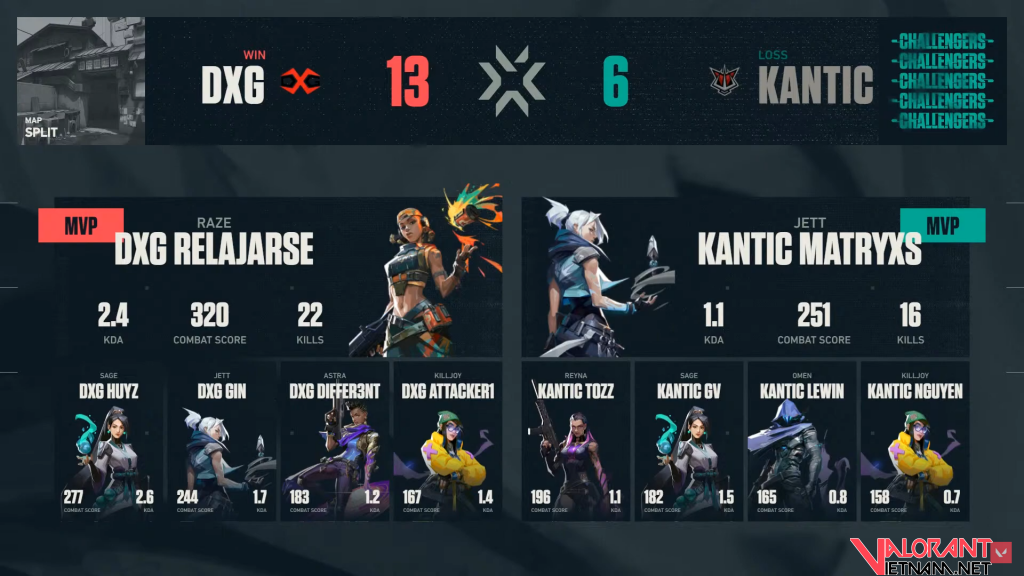Select Kantic Tozz's Reyna card
The height and width of the screenshot is (576, 1024).
coord(576,441)
